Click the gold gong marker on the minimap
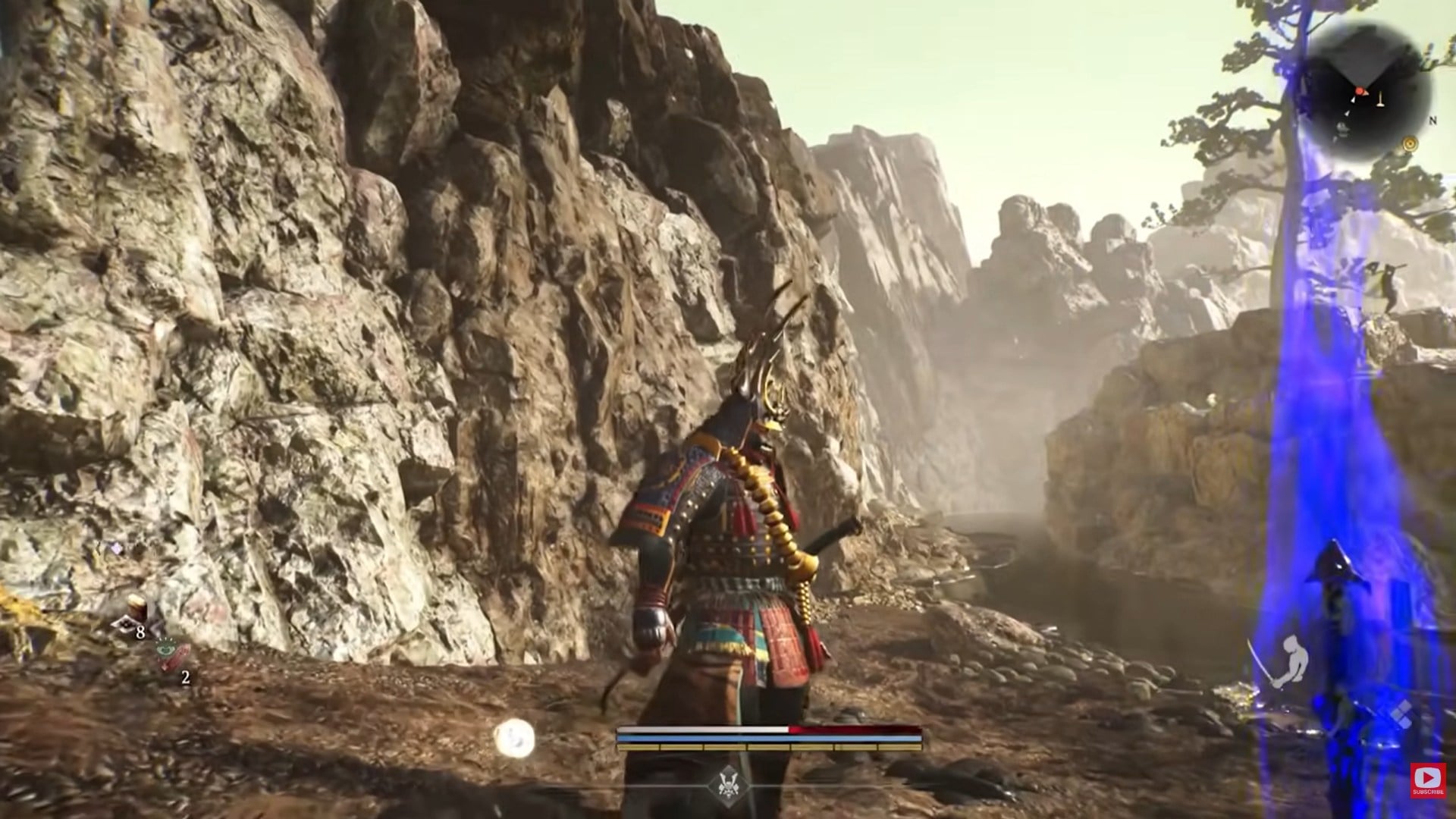 click(x=1410, y=144)
